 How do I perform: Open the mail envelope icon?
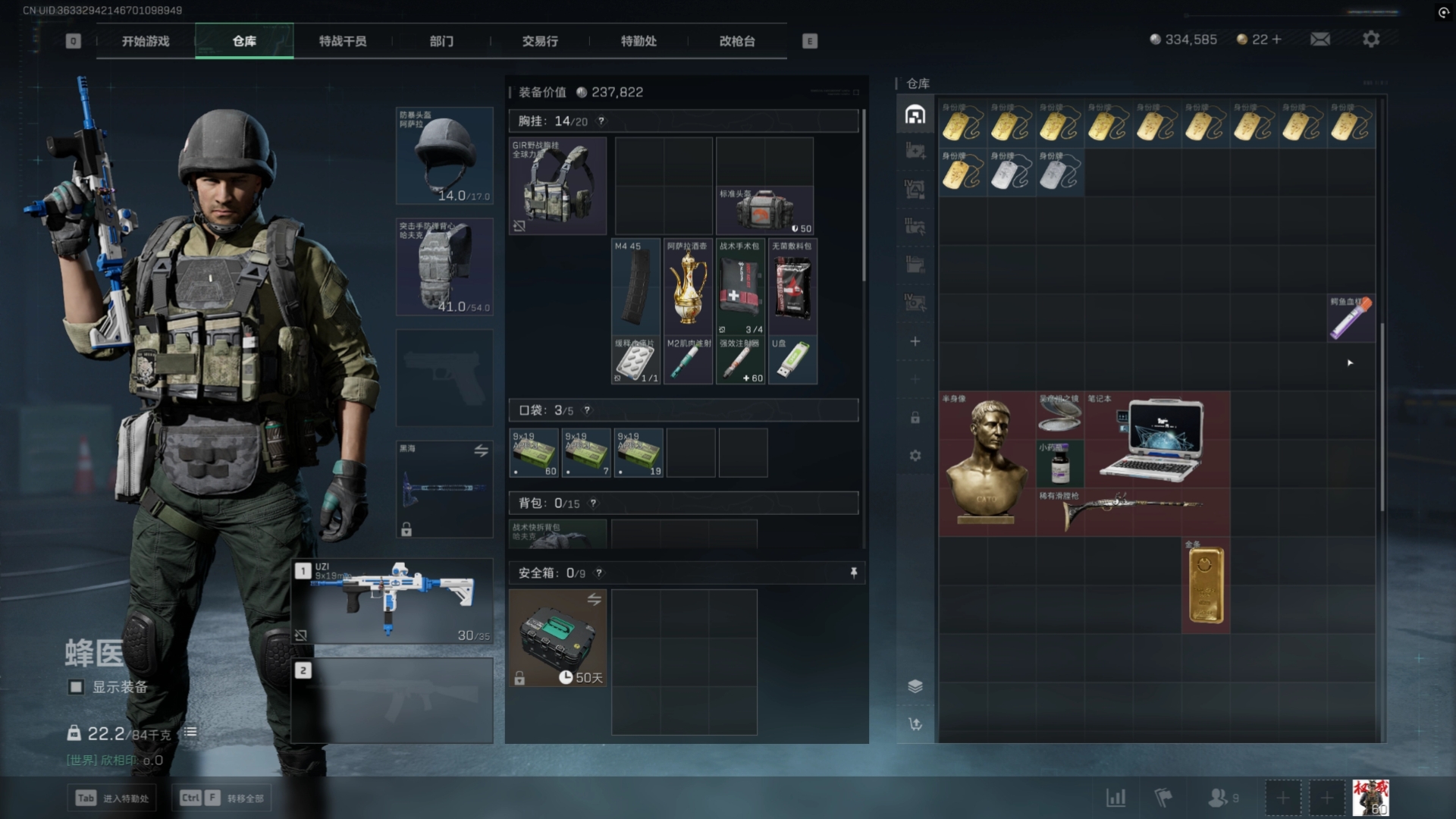tap(1320, 39)
